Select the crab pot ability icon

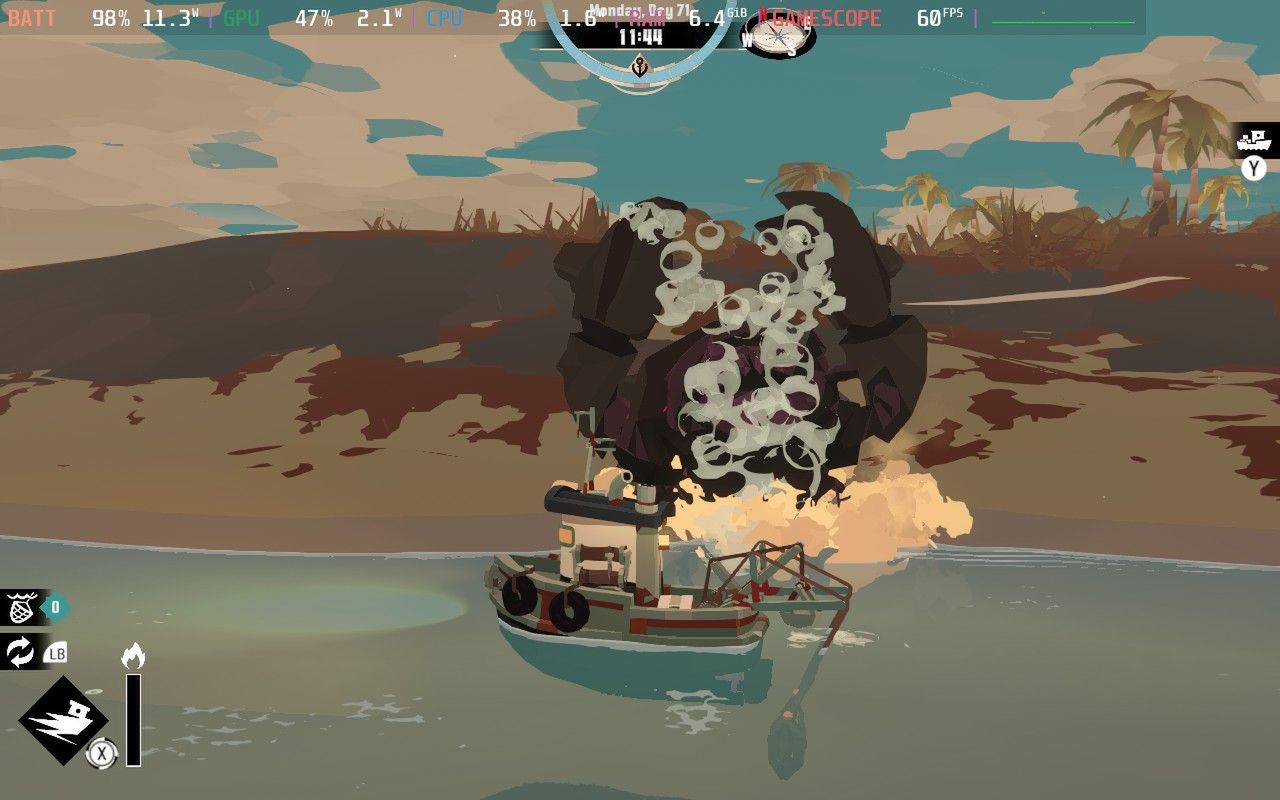22,607
